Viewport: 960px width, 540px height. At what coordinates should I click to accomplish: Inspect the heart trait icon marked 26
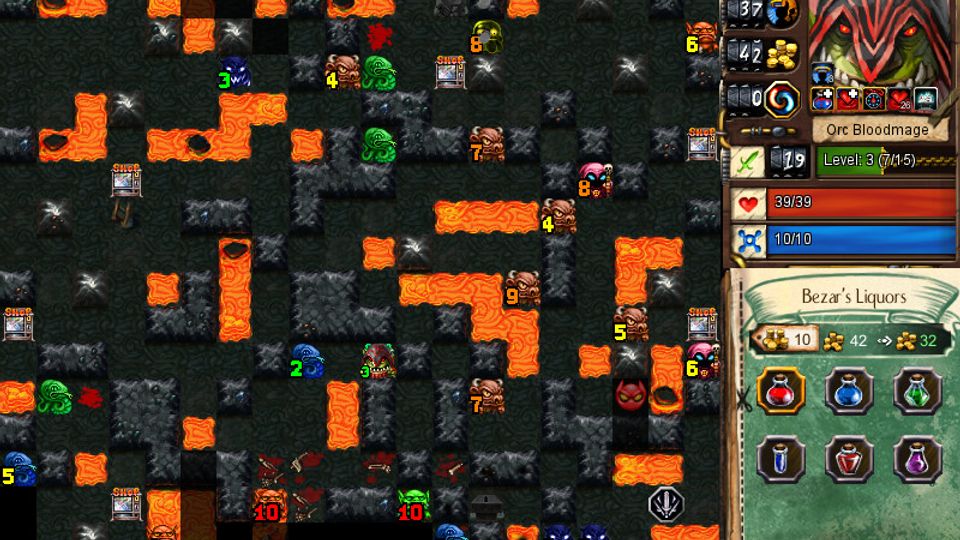[899, 99]
